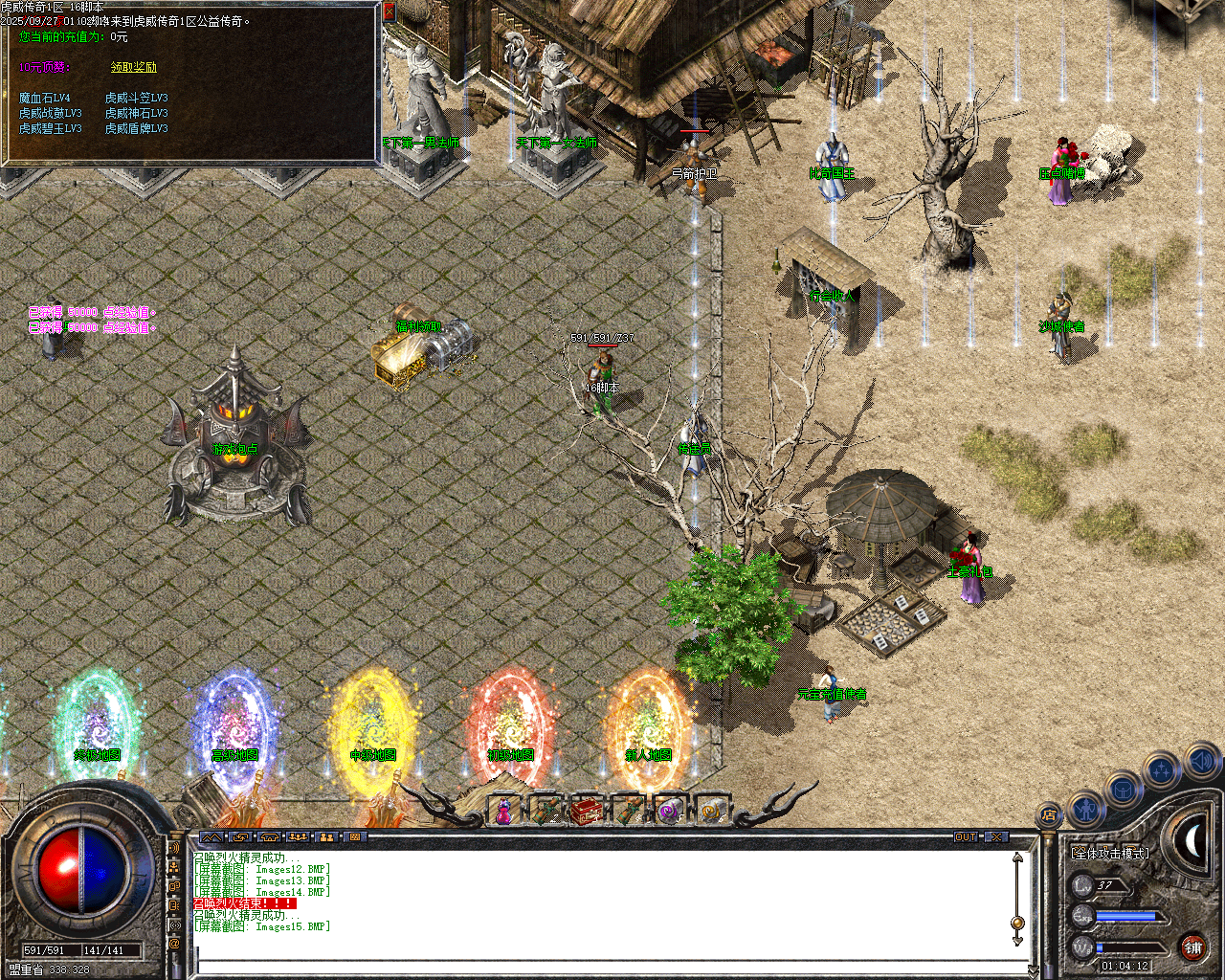
Task: Click the two-figure group icon above the chat
Action: pyautogui.click(x=326, y=836)
